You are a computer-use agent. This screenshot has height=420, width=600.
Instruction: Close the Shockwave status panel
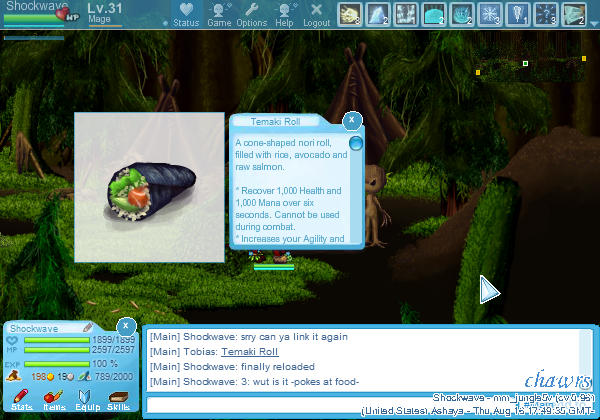[126, 326]
